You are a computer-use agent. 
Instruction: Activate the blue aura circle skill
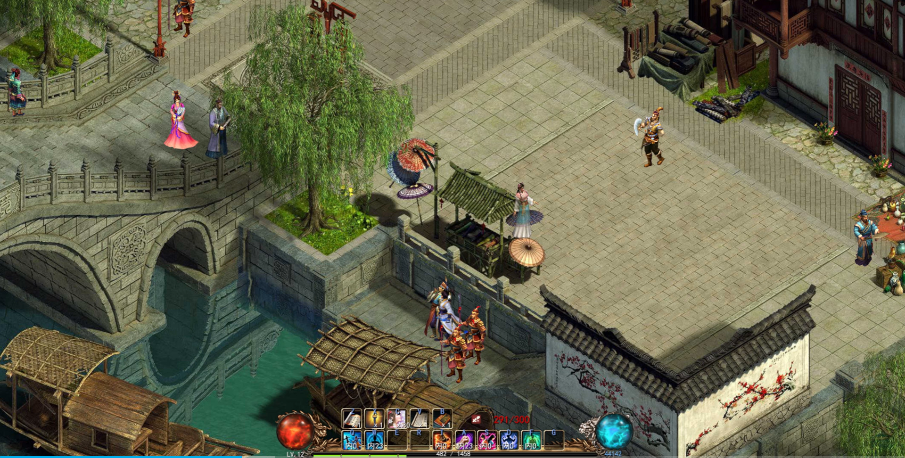[375, 440]
